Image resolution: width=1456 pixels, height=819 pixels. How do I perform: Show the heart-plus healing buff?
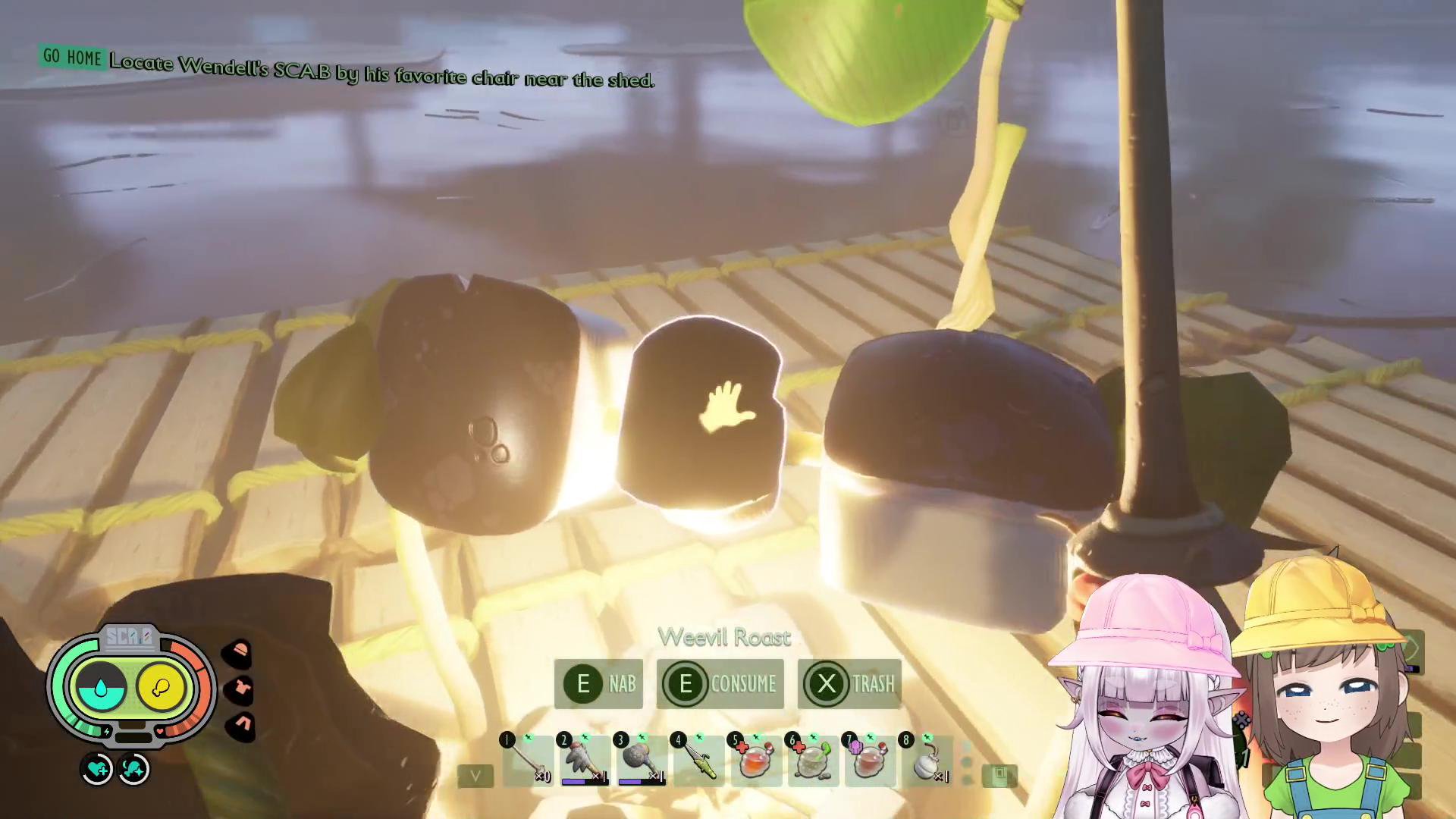coord(97,770)
